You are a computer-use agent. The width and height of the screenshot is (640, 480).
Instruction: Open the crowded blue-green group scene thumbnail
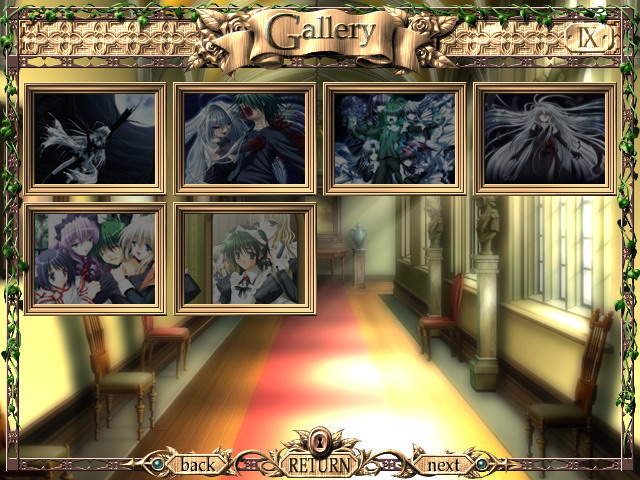(395, 138)
